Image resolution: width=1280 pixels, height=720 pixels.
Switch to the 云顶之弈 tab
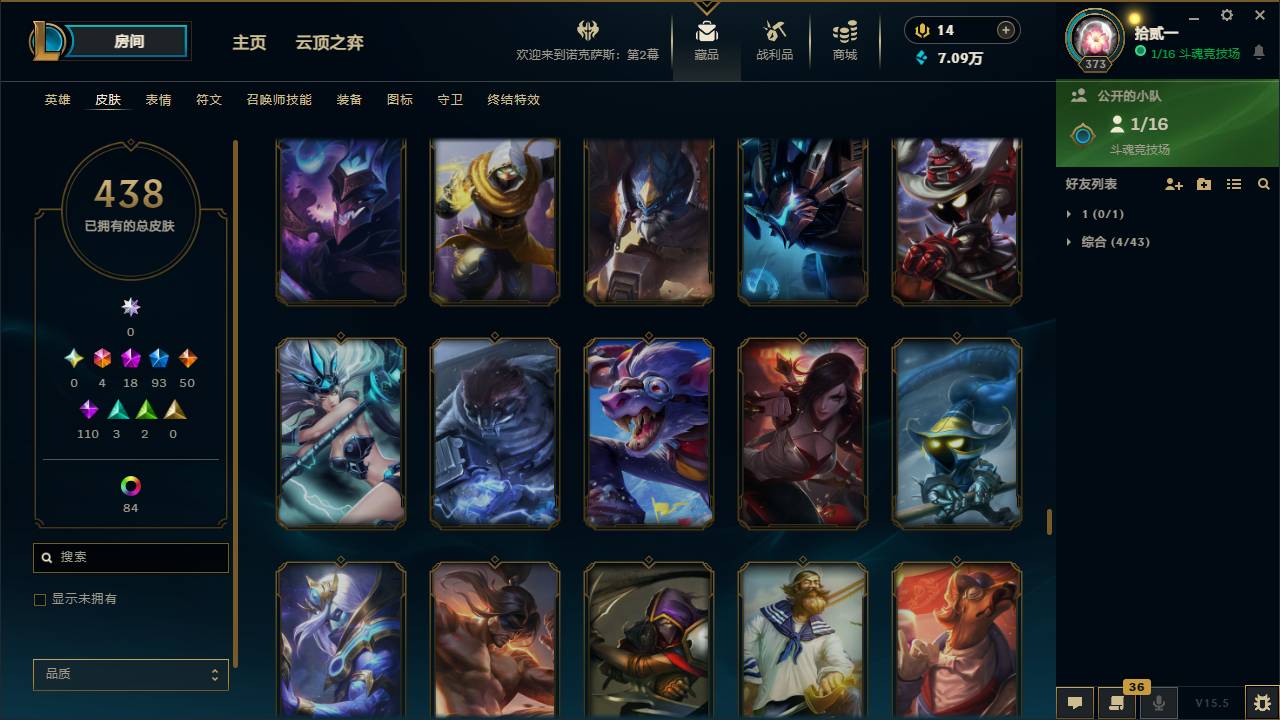coord(330,43)
